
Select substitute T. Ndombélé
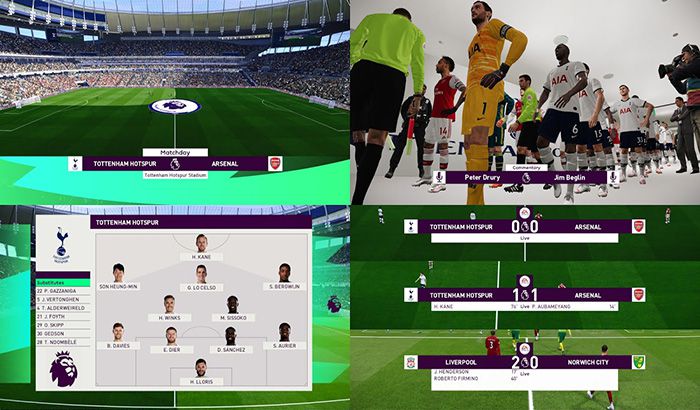tap(62, 344)
